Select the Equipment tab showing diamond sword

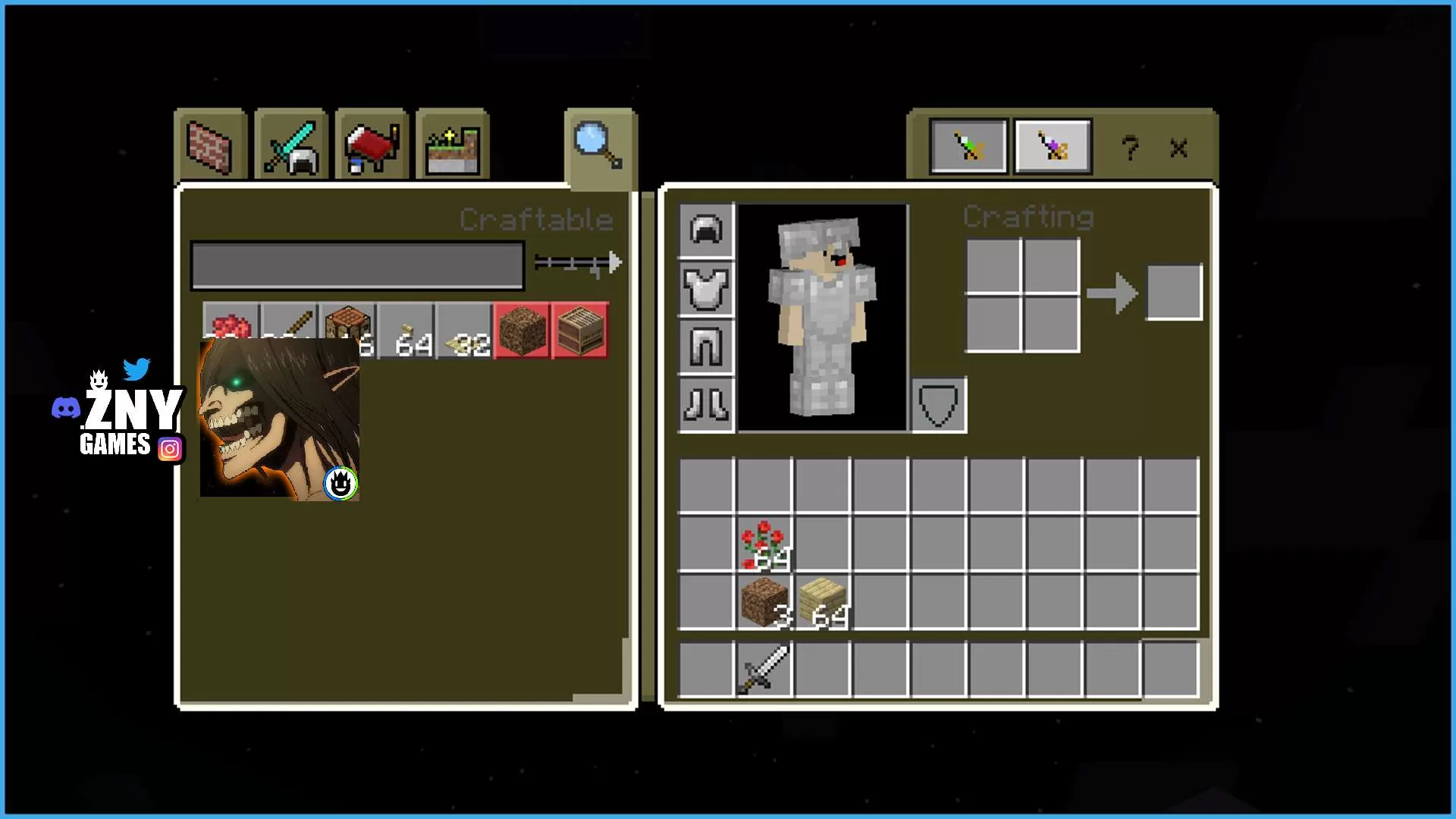coord(292,146)
